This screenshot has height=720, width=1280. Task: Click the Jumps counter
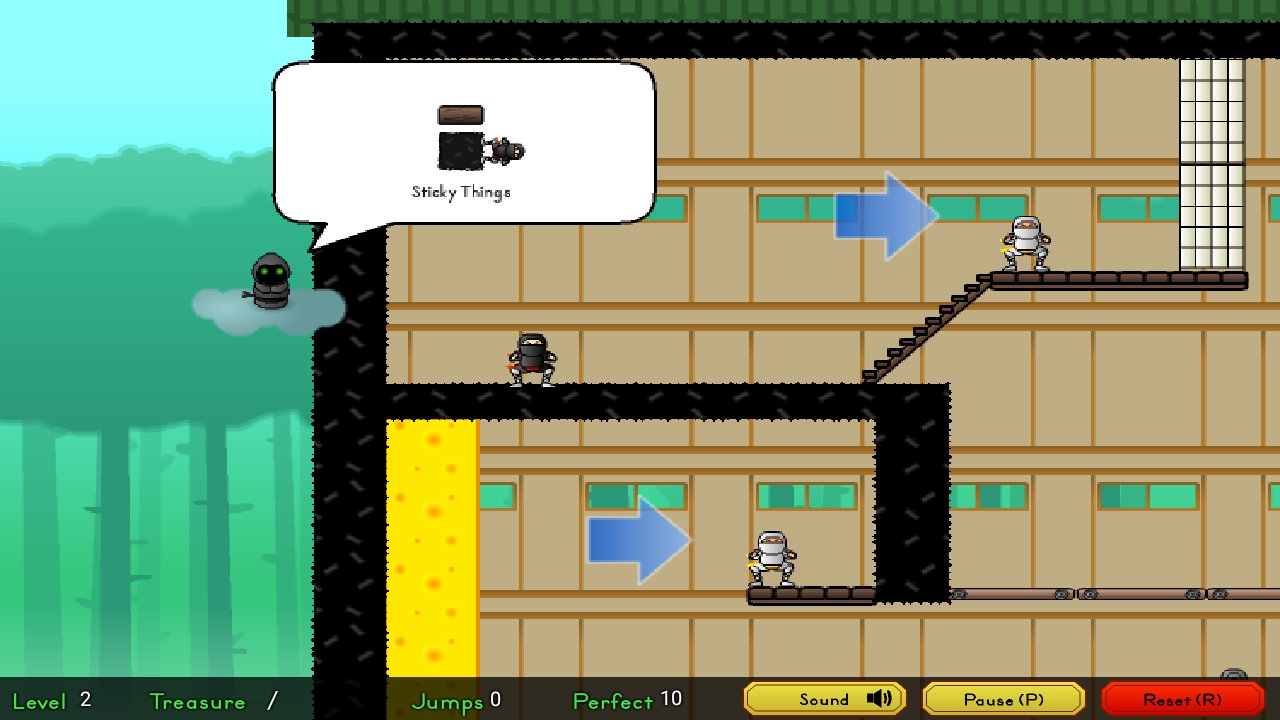click(x=455, y=701)
